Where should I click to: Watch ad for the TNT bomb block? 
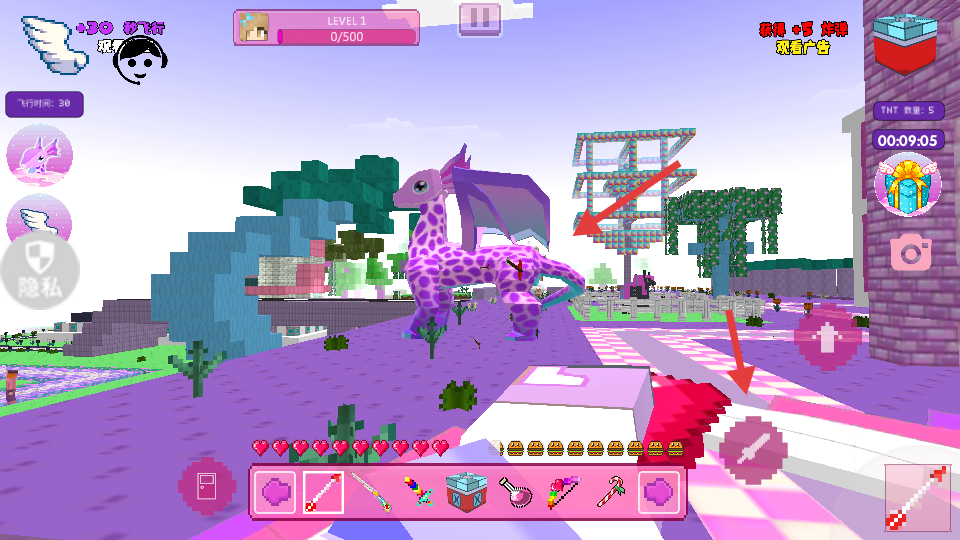point(905,45)
